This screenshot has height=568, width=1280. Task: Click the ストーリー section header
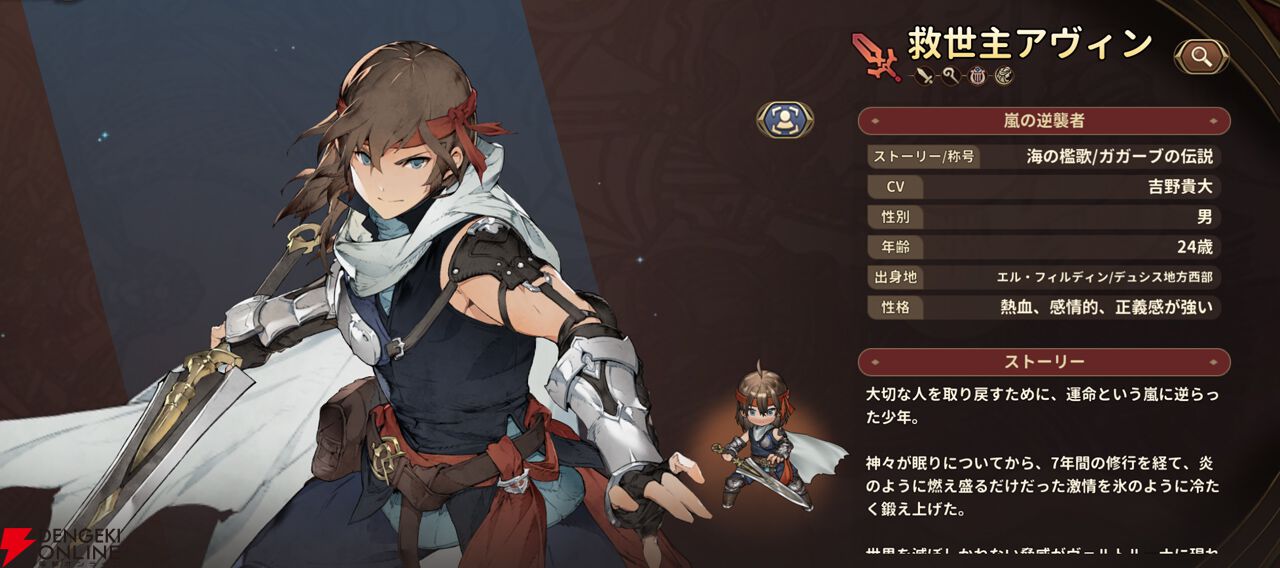(1044, 362)
